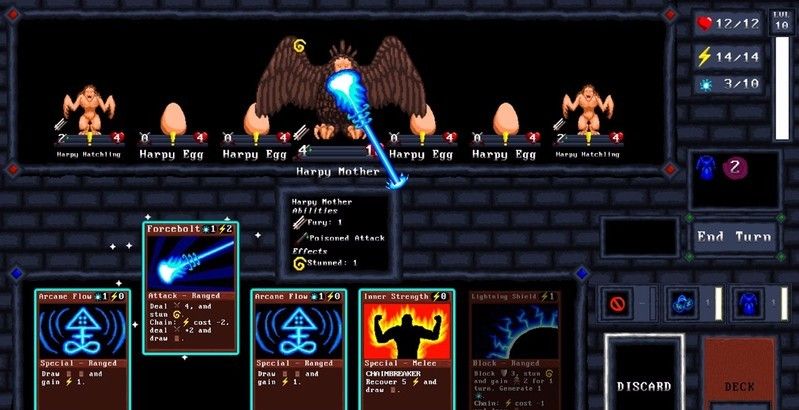Image resolution: width=799 pixels, height=410 pixels.
Task: Play the Forcebolt attack card
Action: tap(190, 287)
